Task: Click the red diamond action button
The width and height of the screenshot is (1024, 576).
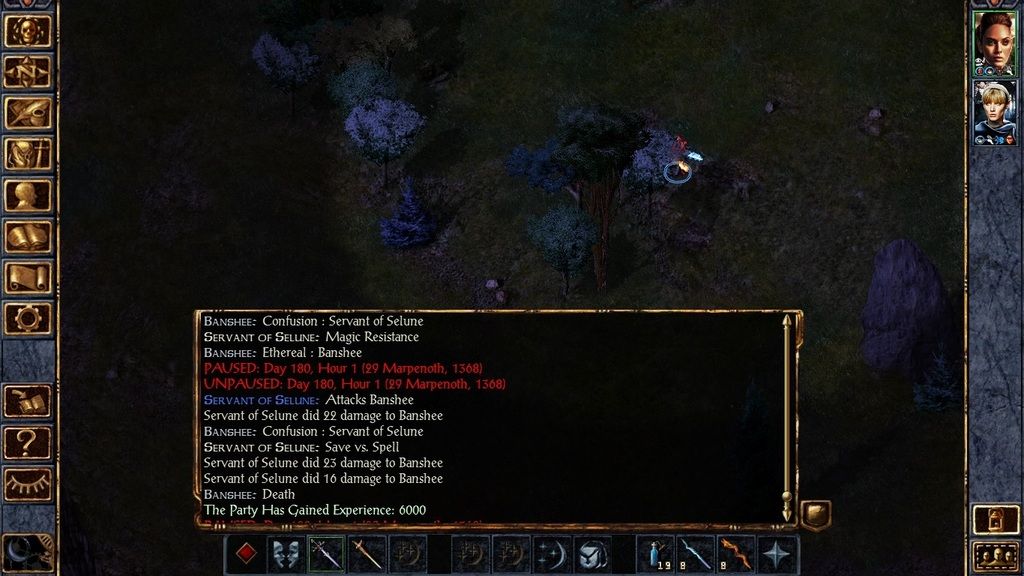Action: [246, 554]
